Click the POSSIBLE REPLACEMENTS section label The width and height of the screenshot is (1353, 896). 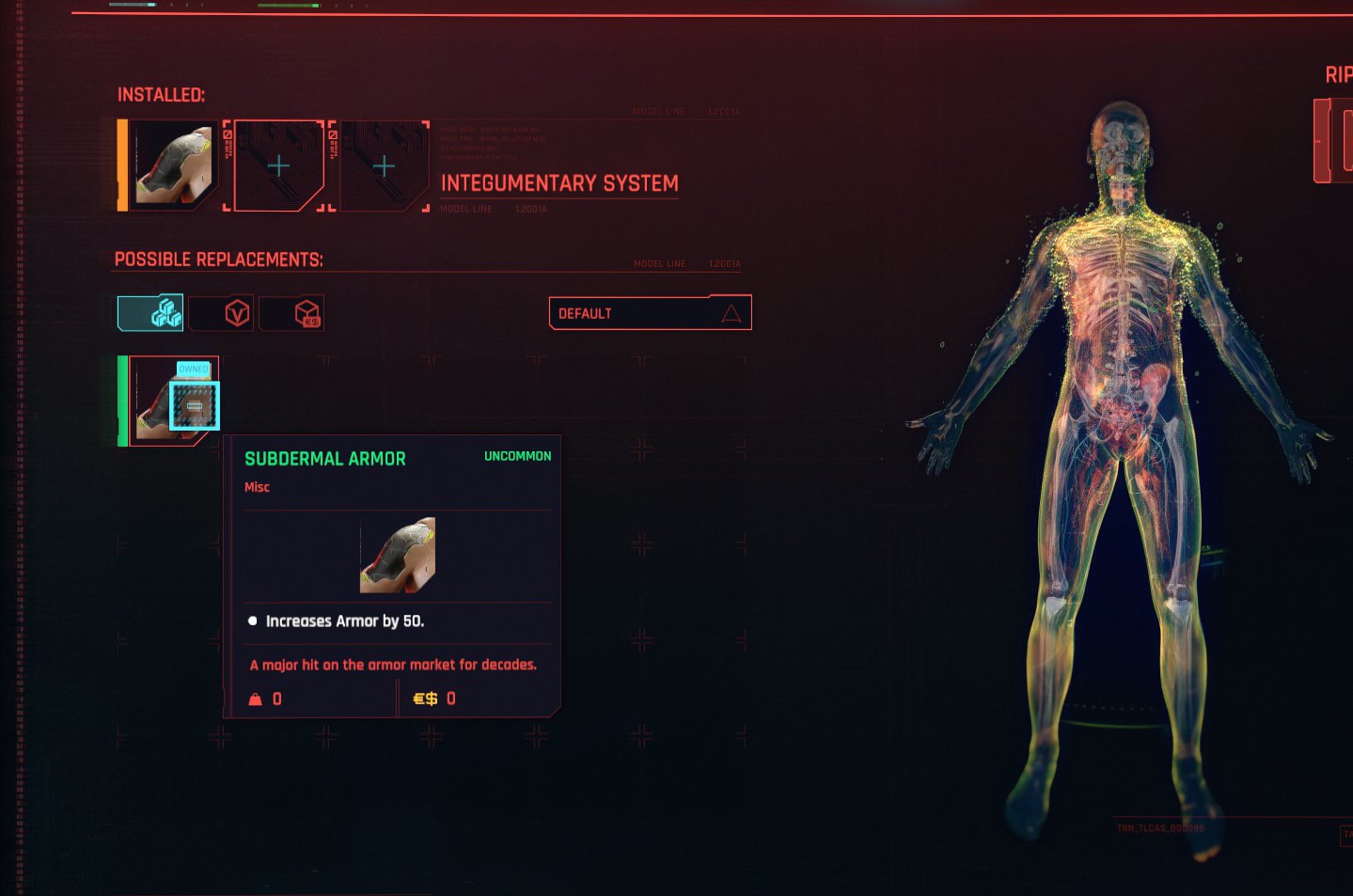point(218,257)
